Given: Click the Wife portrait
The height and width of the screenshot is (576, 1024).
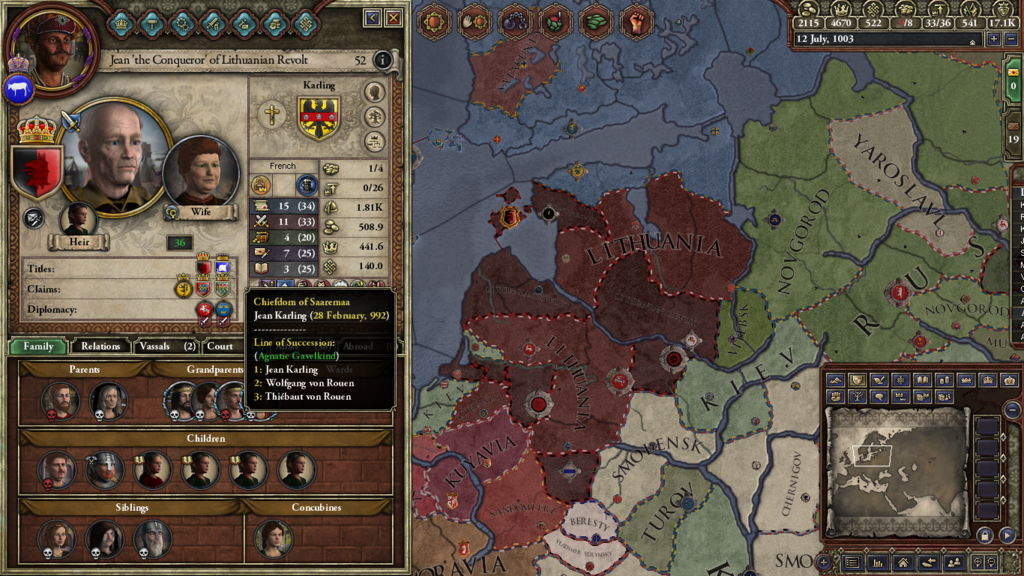Looking at the screenshot, I should (x=201, y=173).
